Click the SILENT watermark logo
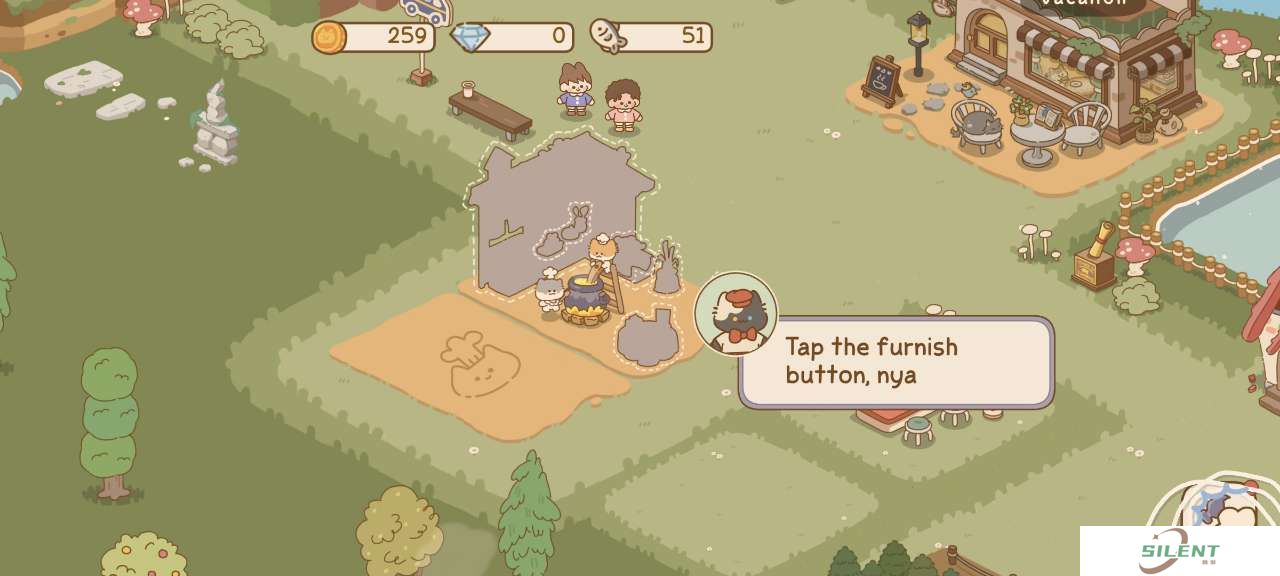This screenshot has width=1280, height=576. point(1179,552)
